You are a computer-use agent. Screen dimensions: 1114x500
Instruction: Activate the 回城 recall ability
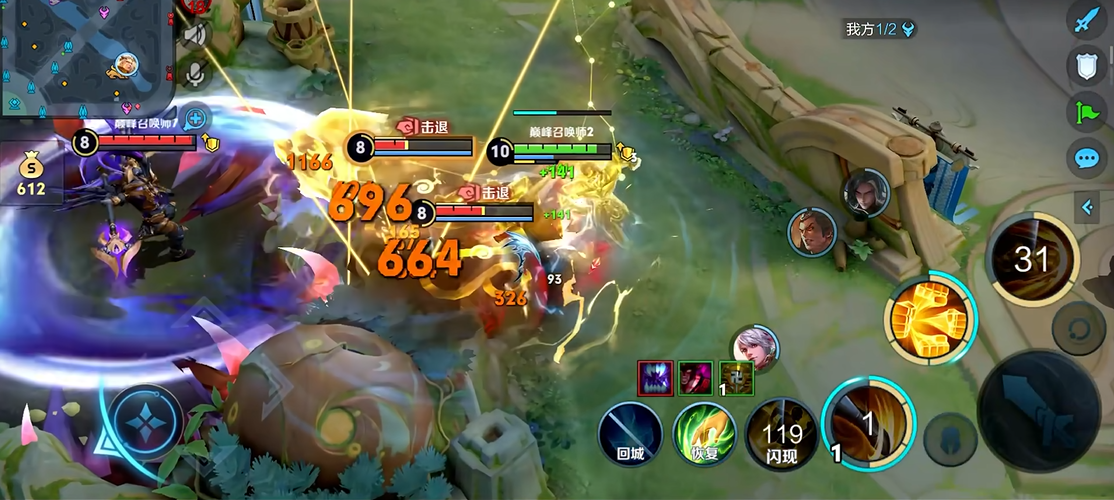pyautogui.click(x=630, y=435)
